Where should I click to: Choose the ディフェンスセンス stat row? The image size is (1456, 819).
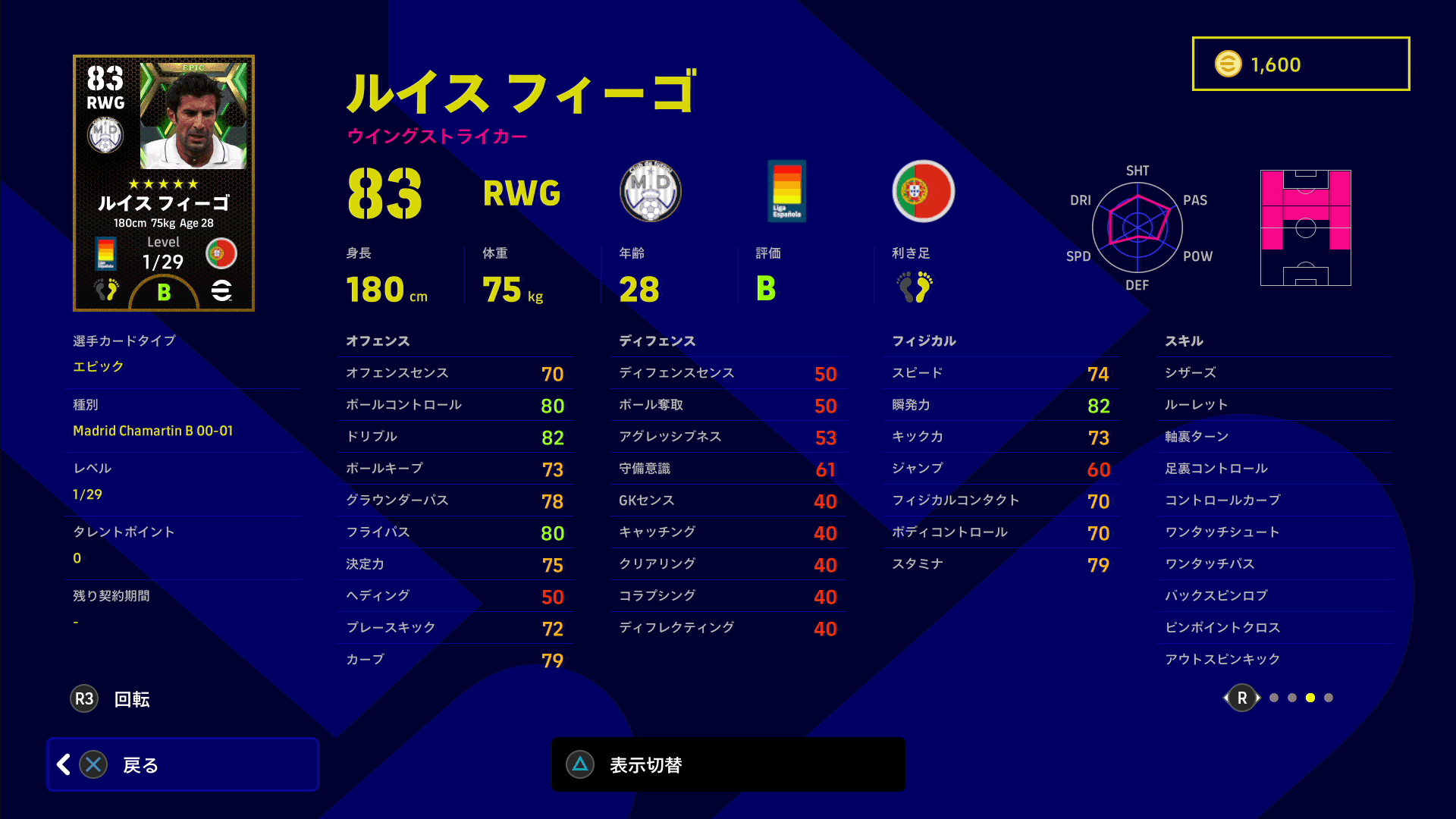(x=728, y=373)
